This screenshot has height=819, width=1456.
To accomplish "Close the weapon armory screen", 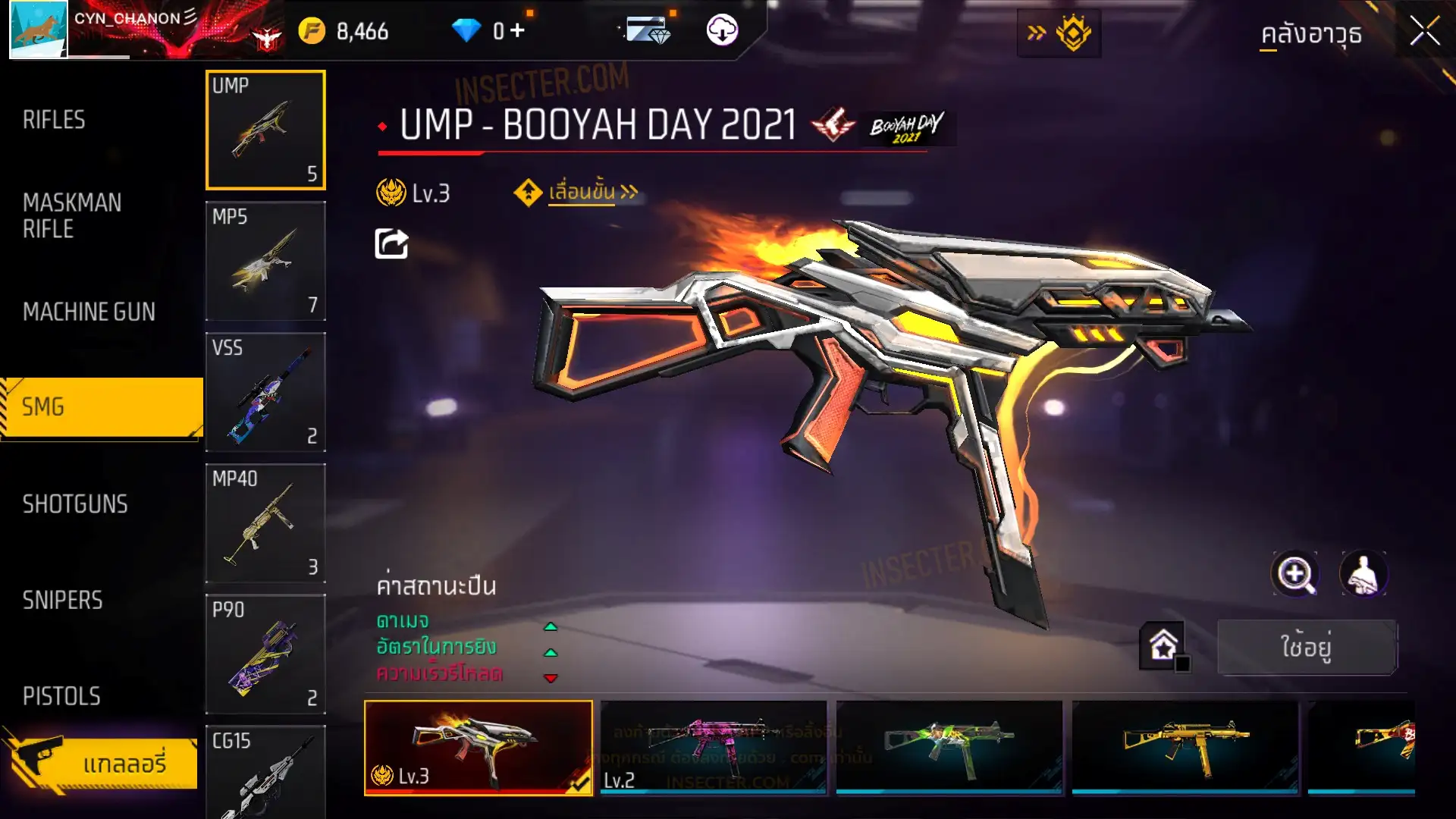I will (x=1424, y=32).
